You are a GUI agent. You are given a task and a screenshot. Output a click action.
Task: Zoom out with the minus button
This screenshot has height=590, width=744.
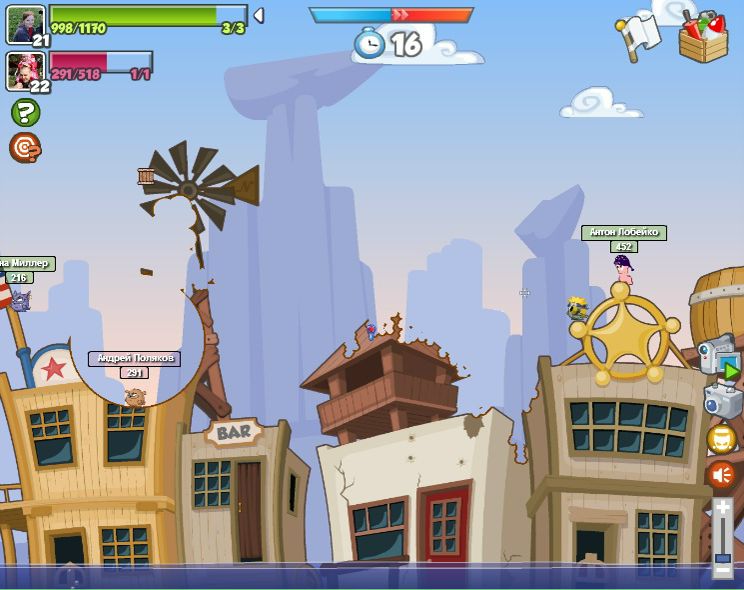pyautogui.click(x=722, y=572)
